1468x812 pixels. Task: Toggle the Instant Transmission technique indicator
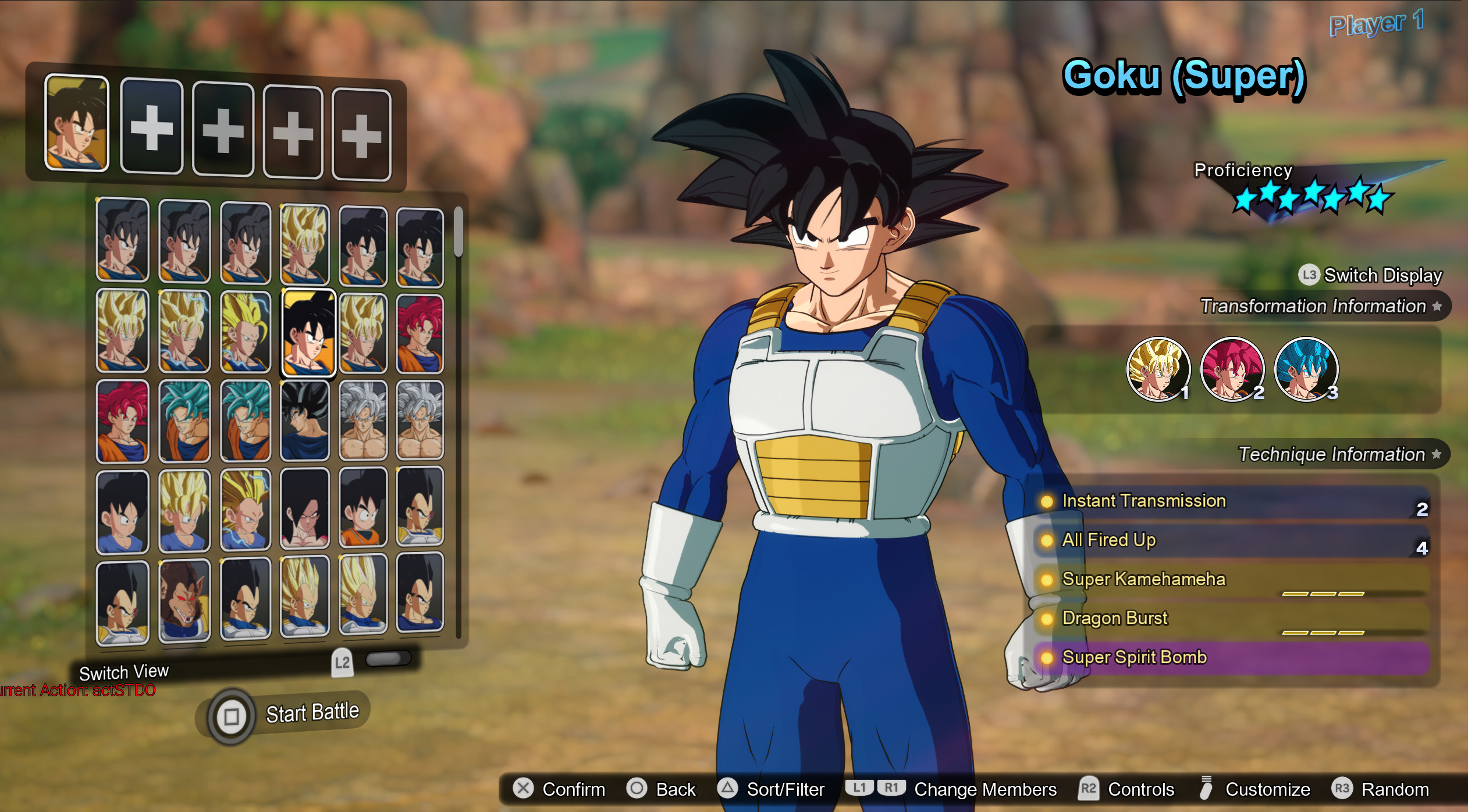click(1047, 501)
